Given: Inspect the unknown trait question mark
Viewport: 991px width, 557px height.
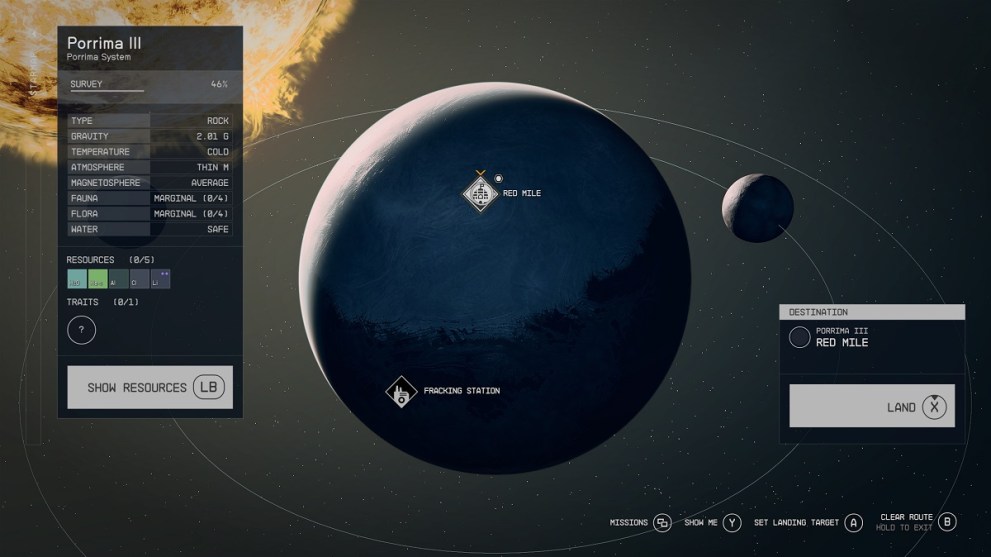Looking at the screenshot, I should point(81,329).
